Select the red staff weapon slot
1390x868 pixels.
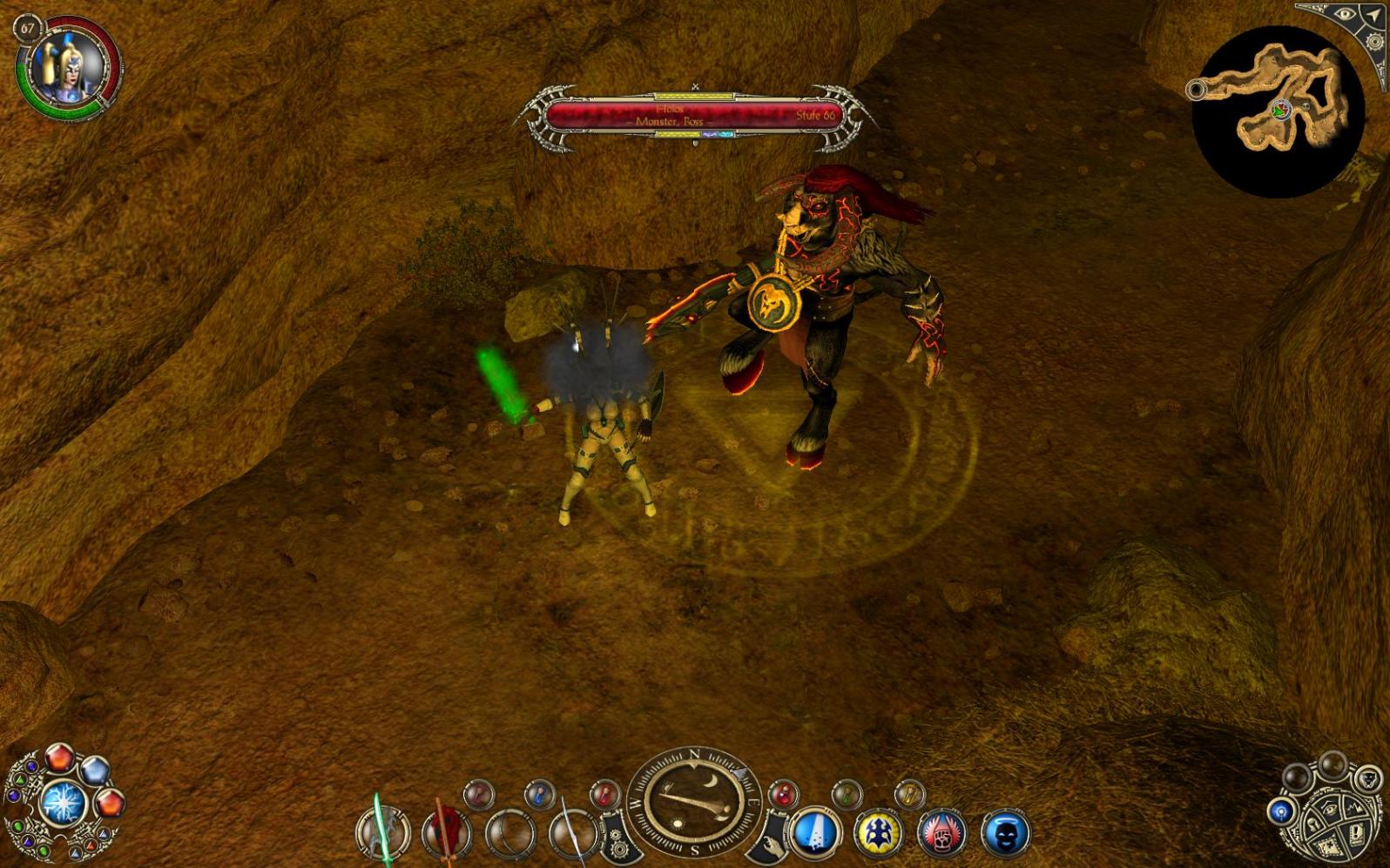tap(447, 831)
